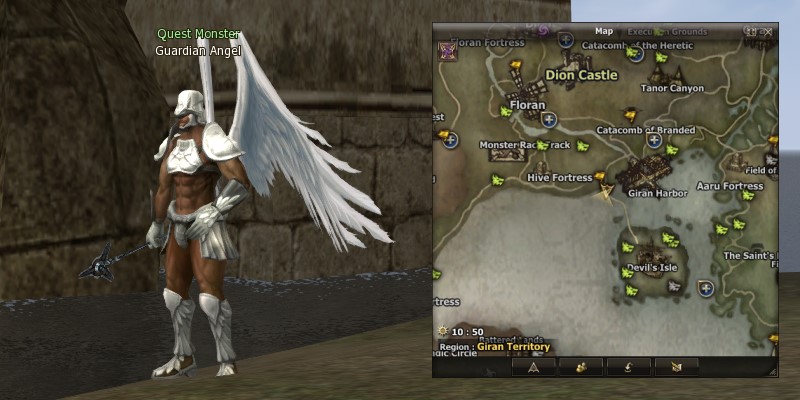Select the Hive Fortress label
The image size is (800, 400).
pos(559,178)
